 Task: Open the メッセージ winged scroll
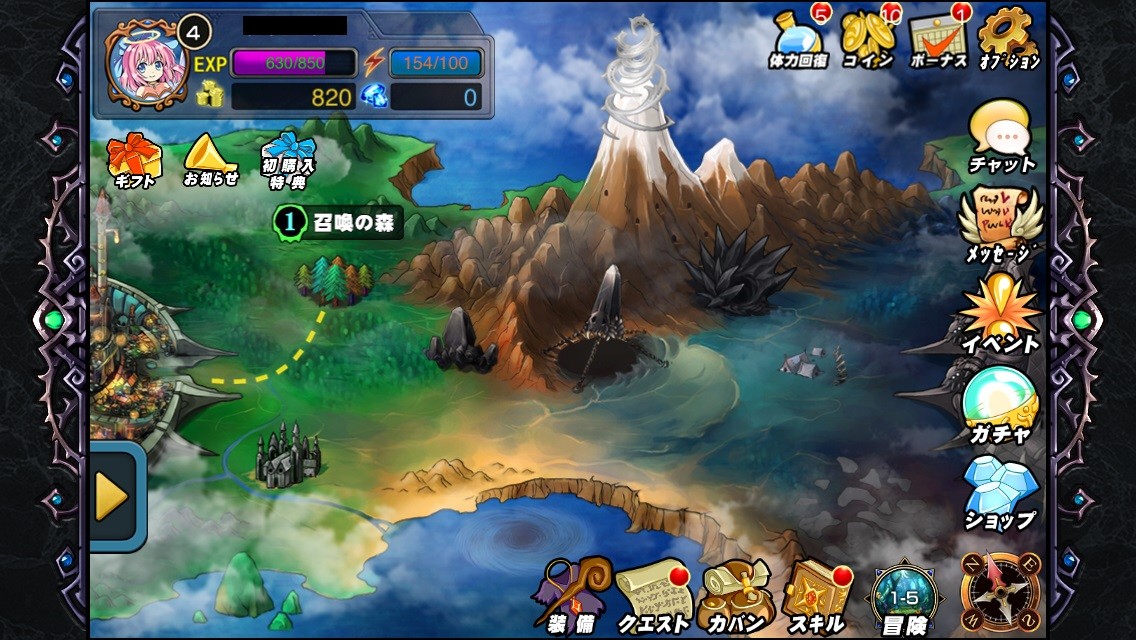pos(1001,226)
